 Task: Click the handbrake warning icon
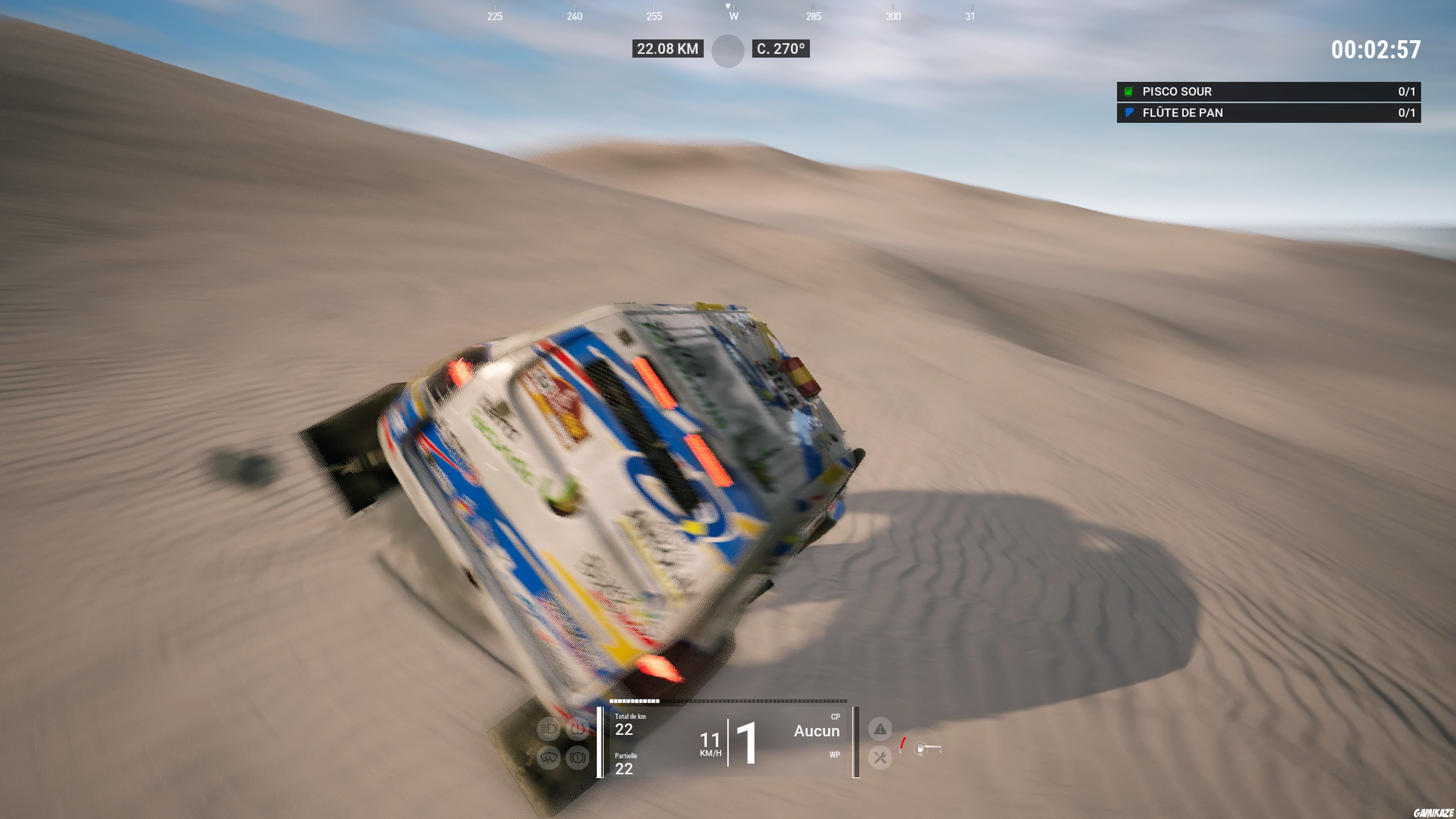[577, 758]
